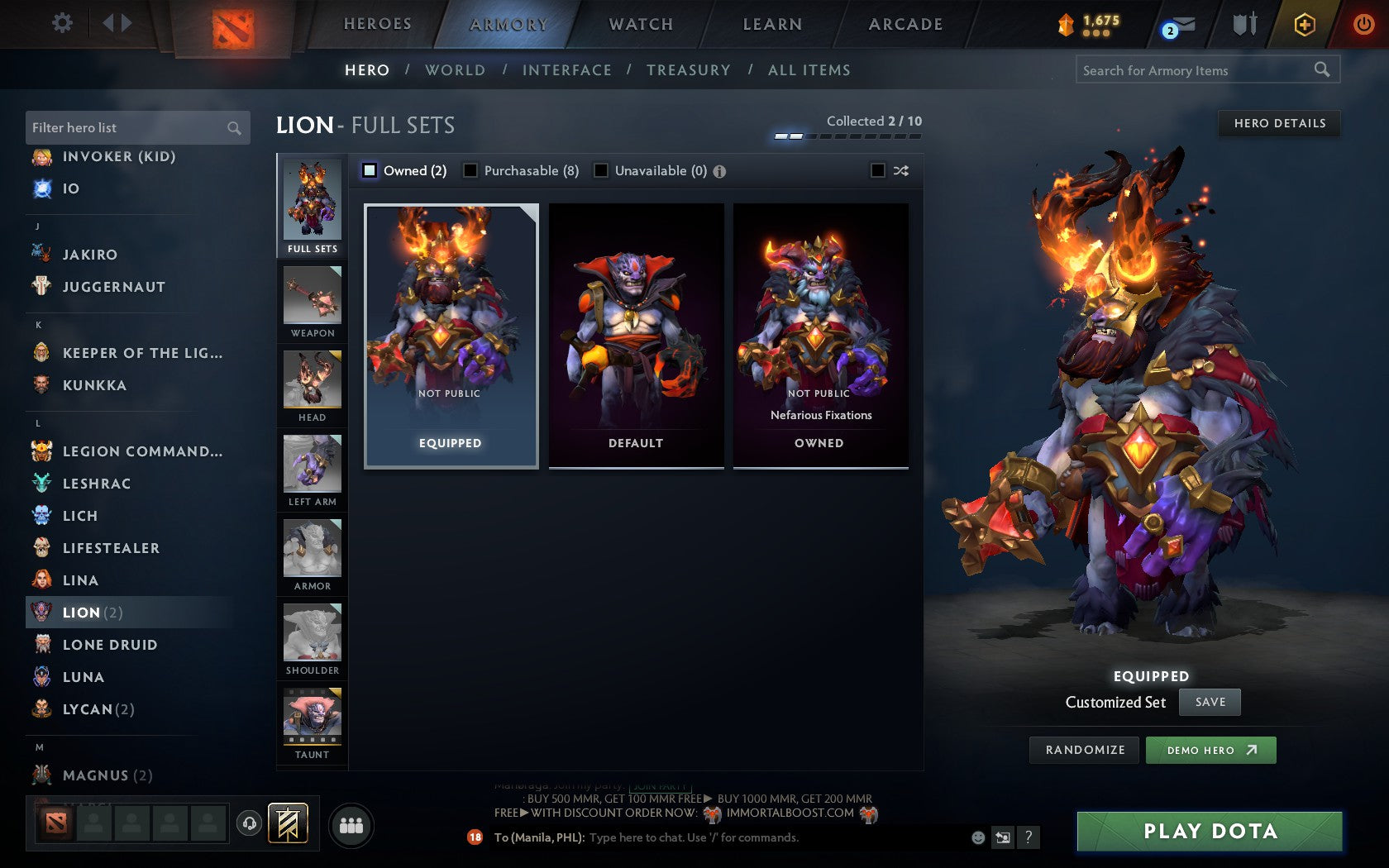Open the settings gear menu
The width and height of the screenshot is (1389, 868).
click(x=60, y=23)
